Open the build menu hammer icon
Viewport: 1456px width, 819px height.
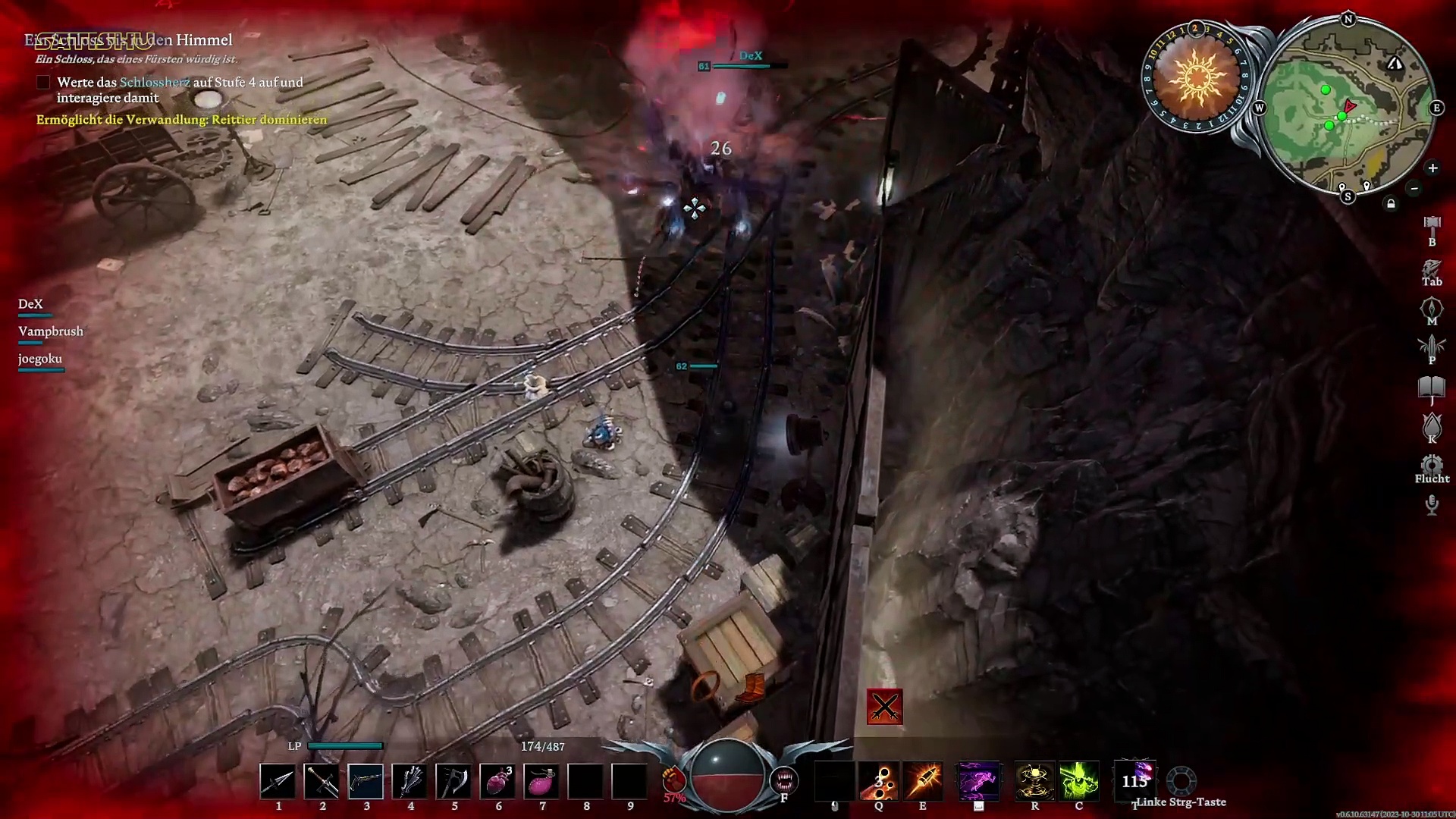[1432, 225]
